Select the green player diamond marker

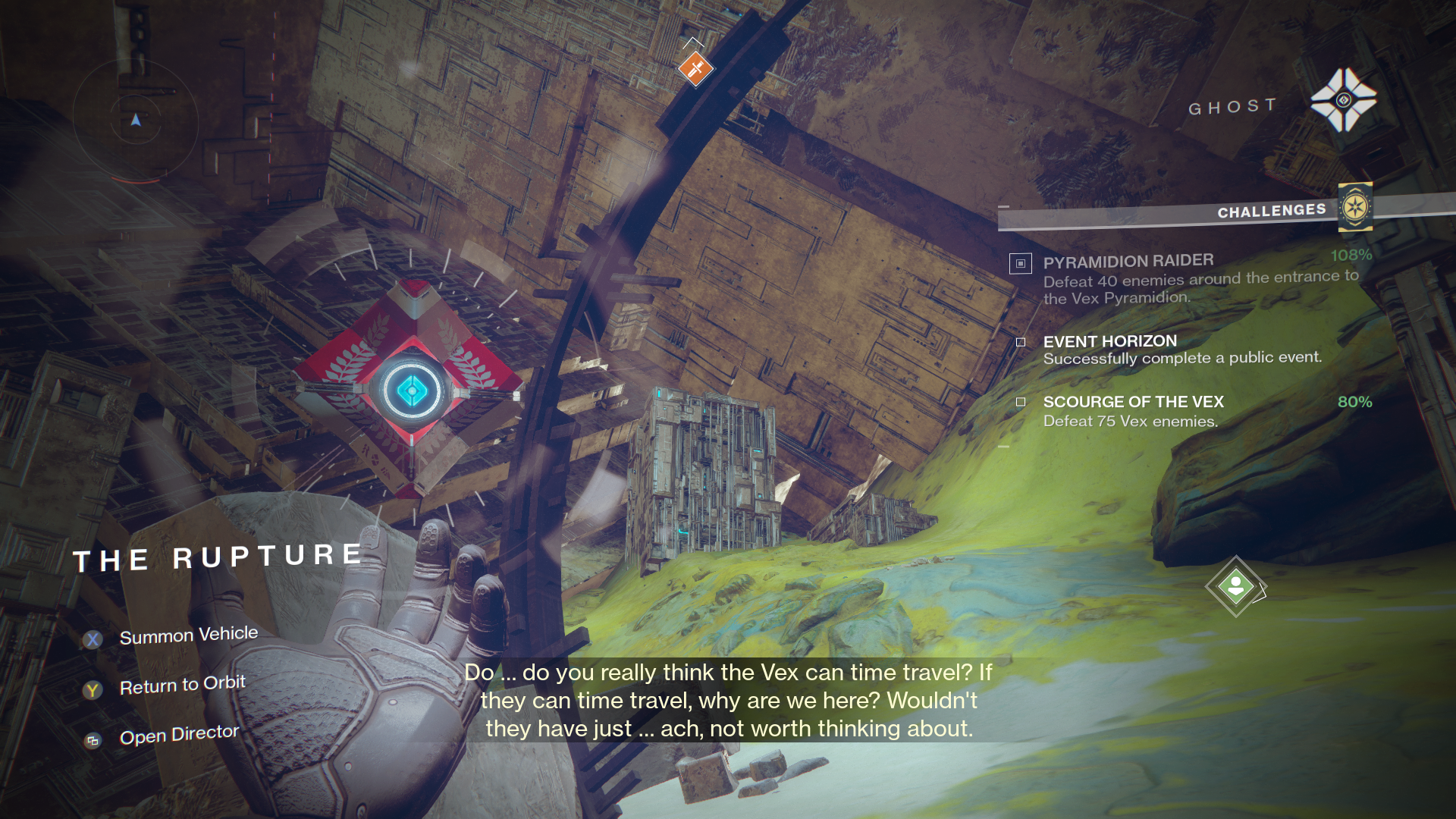pyautogui.click(x=1235, y=586)
